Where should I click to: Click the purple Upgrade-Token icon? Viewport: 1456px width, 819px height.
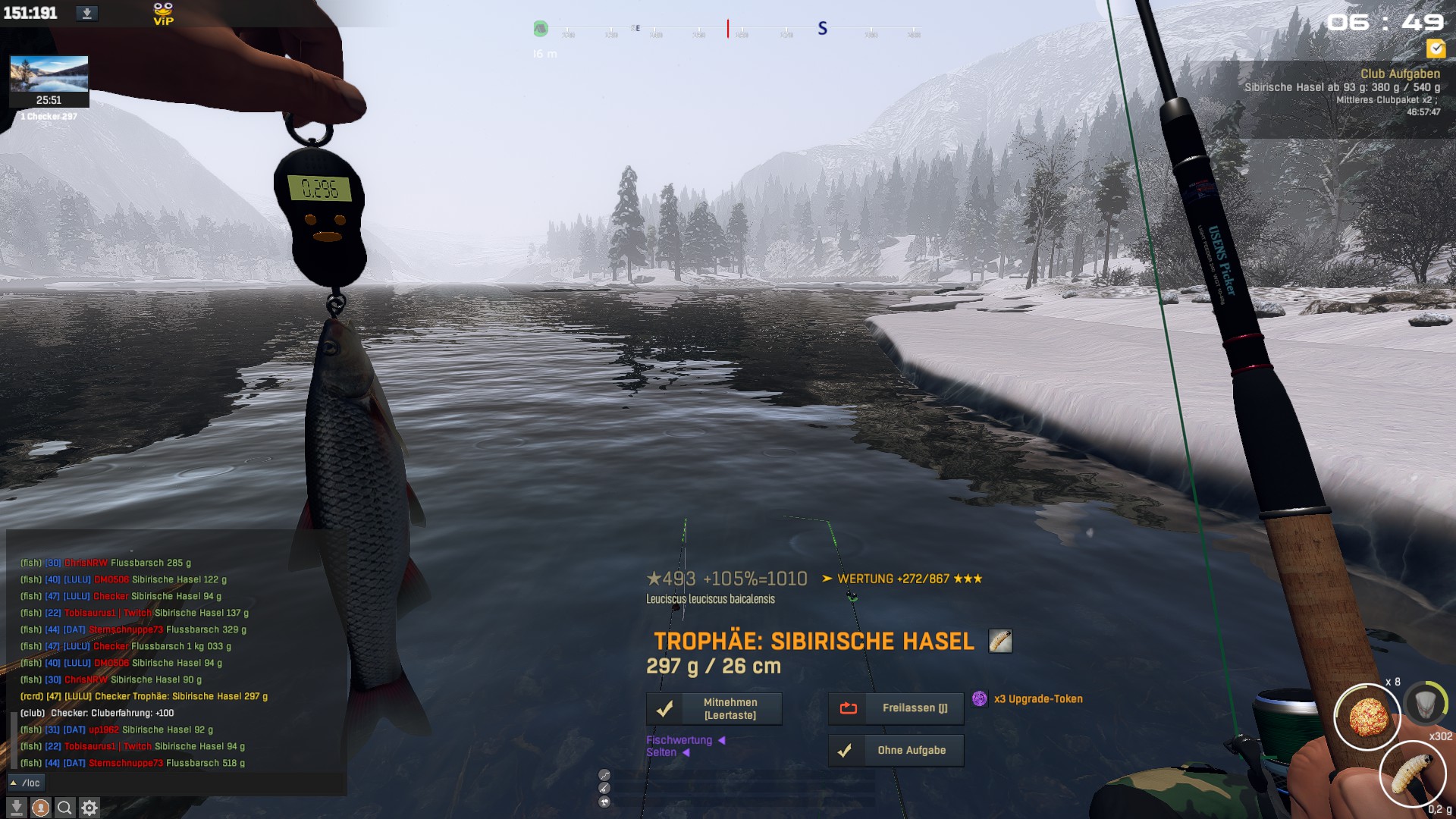(x=980, y=698)
